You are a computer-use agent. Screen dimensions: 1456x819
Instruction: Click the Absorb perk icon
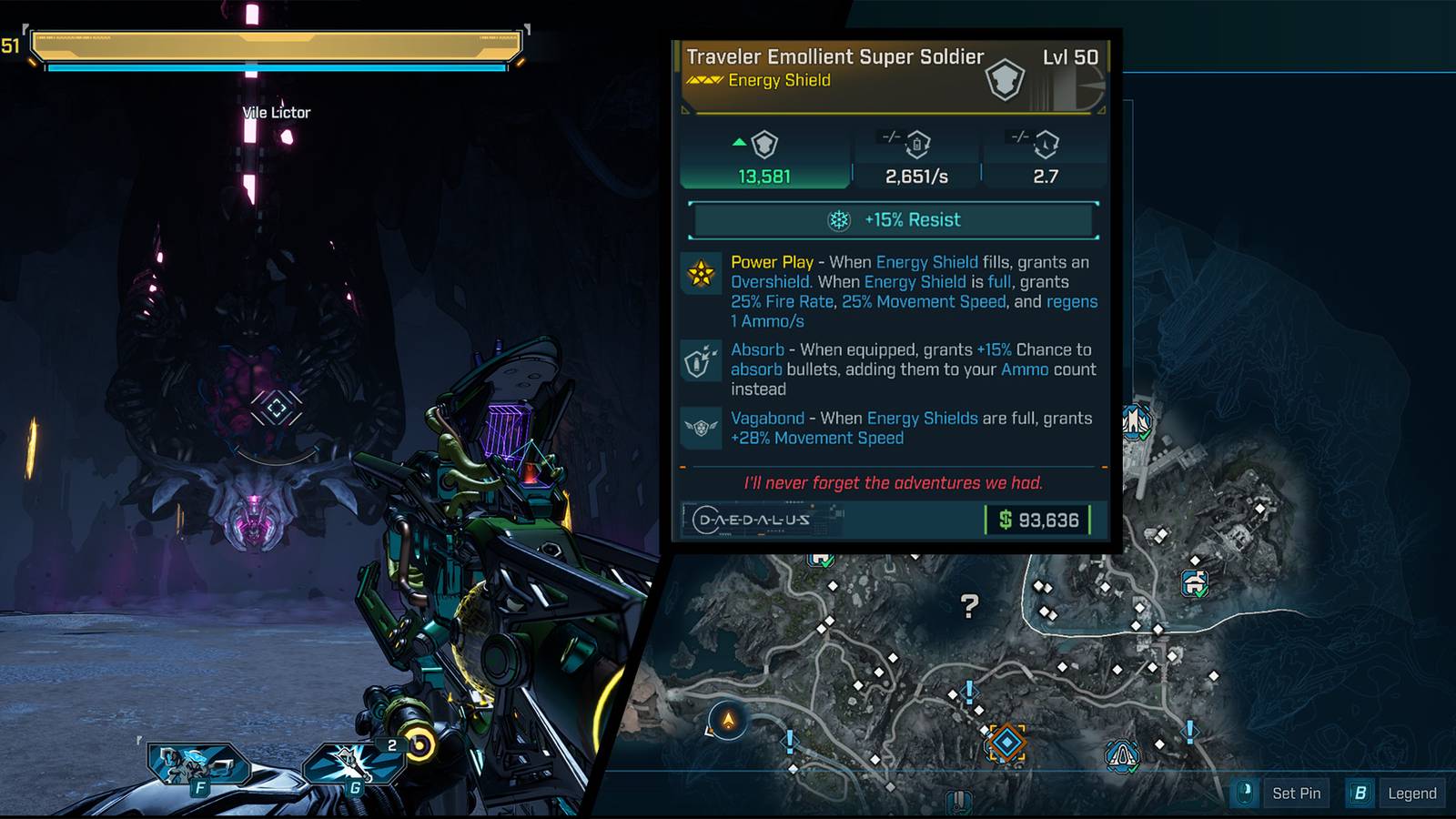702,360
